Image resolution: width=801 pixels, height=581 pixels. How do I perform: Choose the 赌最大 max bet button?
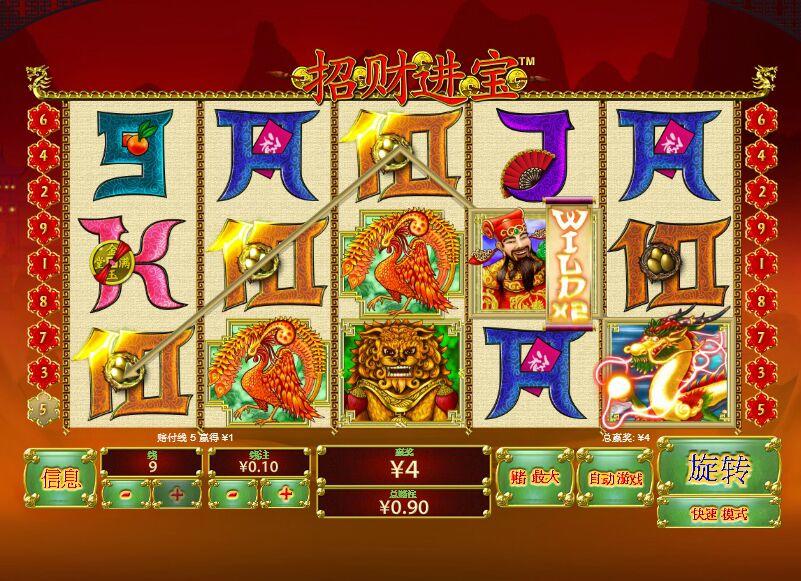point(531,478)
